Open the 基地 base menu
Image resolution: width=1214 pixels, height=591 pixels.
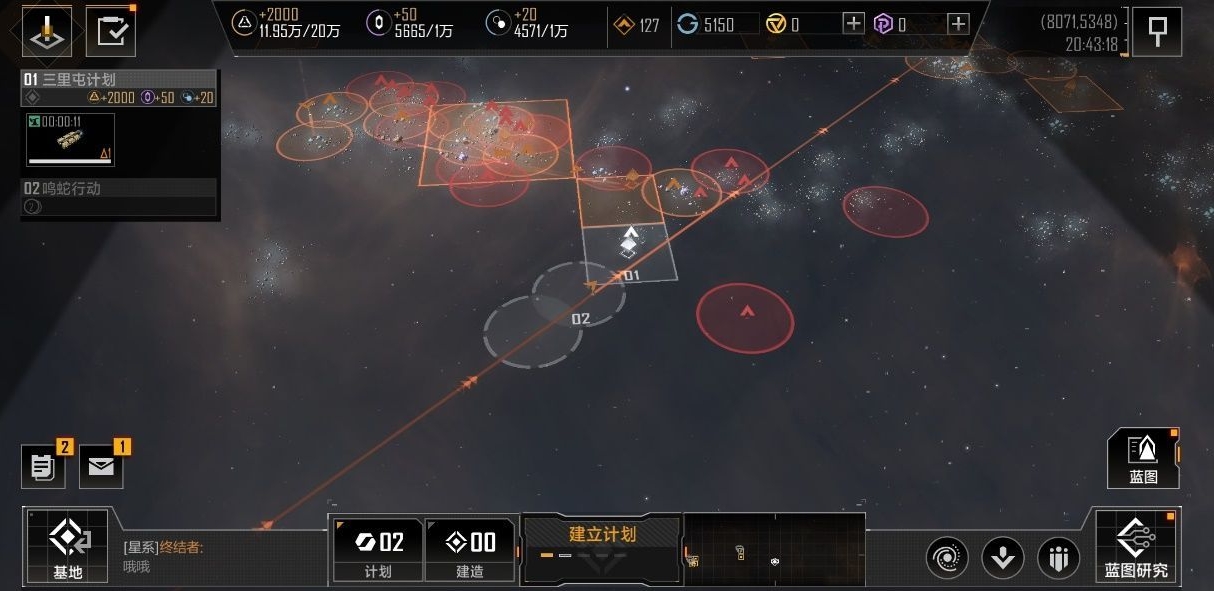tap(66, 545)
